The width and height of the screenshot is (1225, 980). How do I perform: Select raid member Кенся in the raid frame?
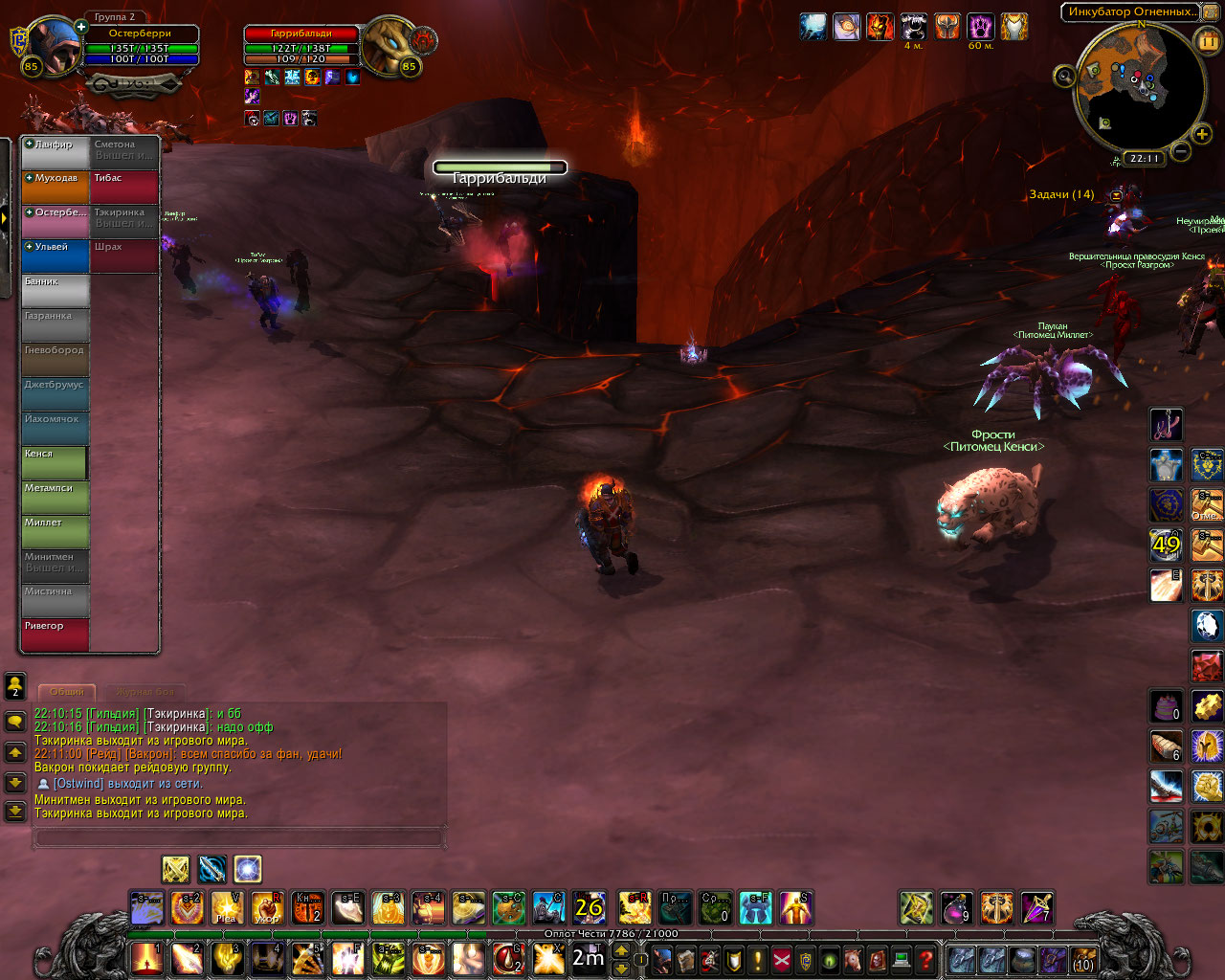point(55,462)
